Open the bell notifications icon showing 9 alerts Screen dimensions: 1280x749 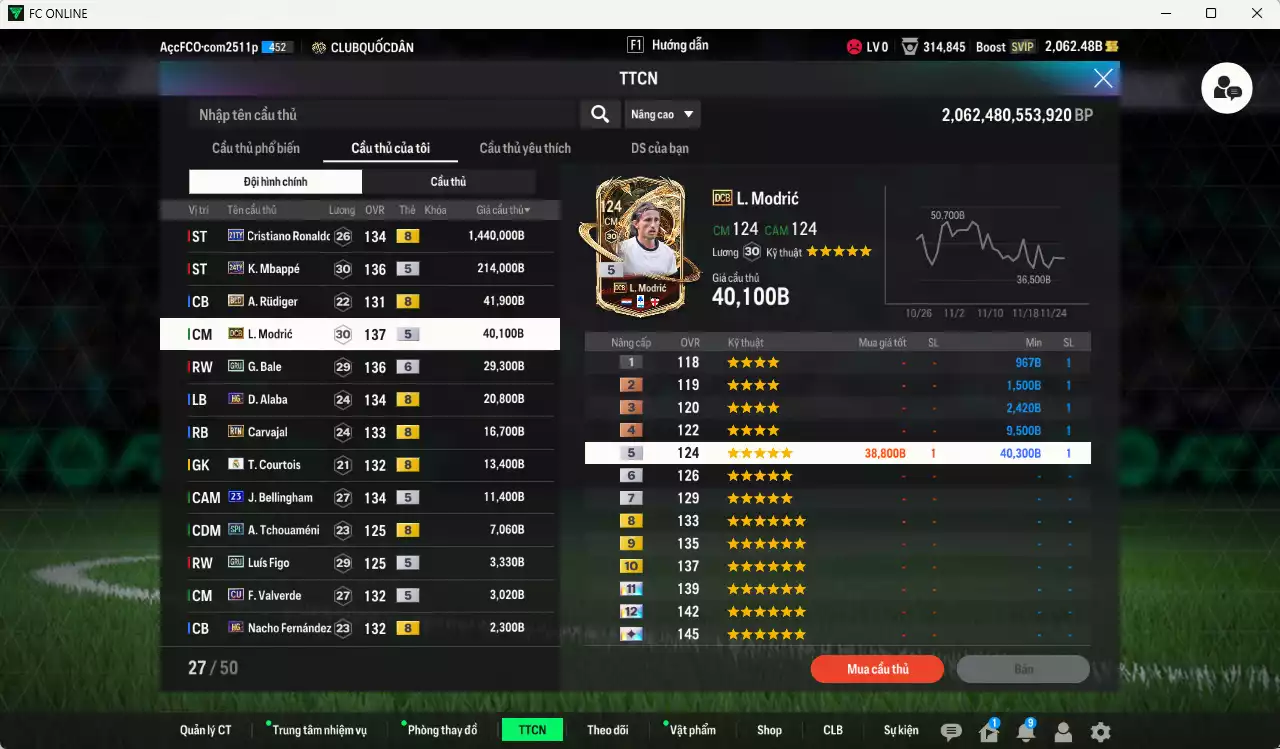click(1024, 730)
